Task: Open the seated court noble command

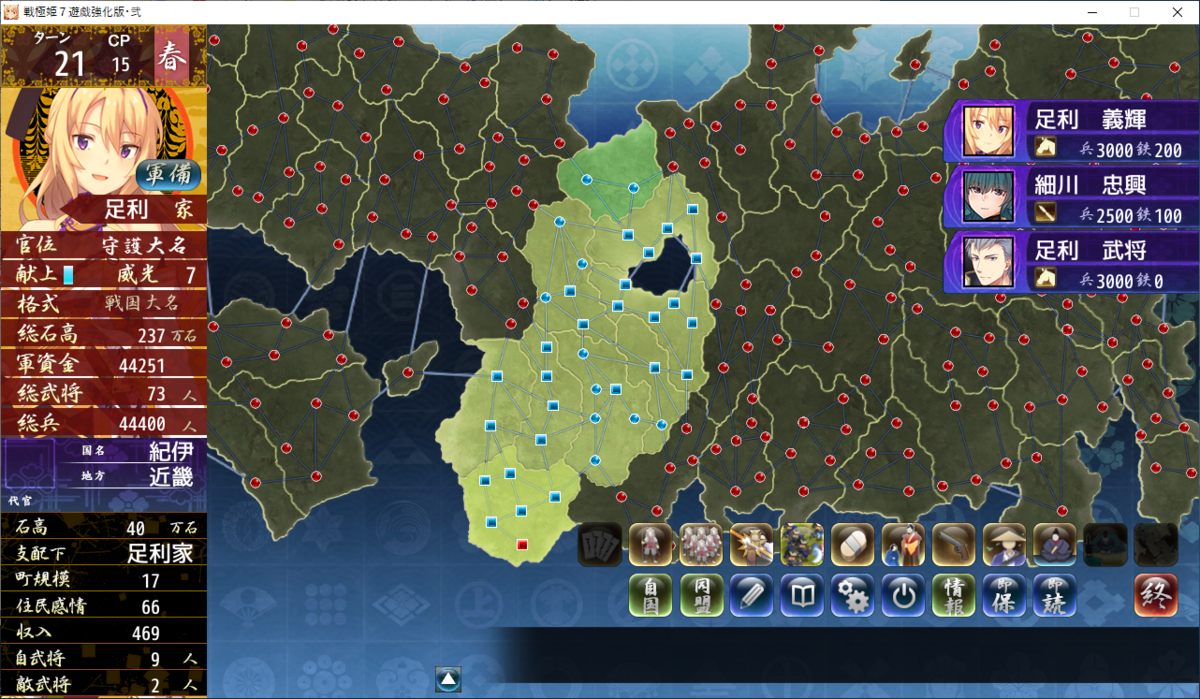Action: (1054, 545)
